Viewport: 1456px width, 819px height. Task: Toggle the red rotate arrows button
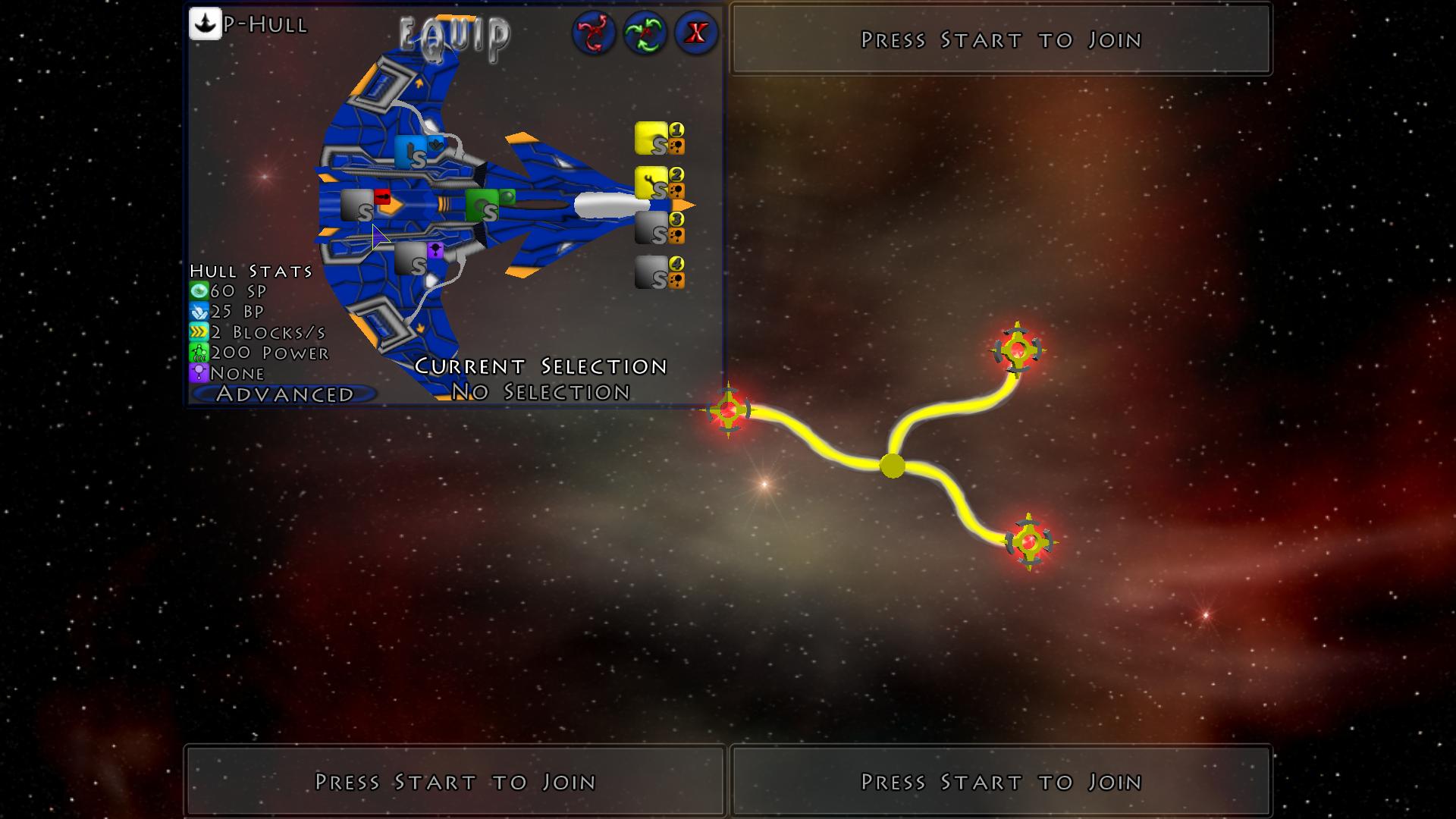click(x=595, y=33)
